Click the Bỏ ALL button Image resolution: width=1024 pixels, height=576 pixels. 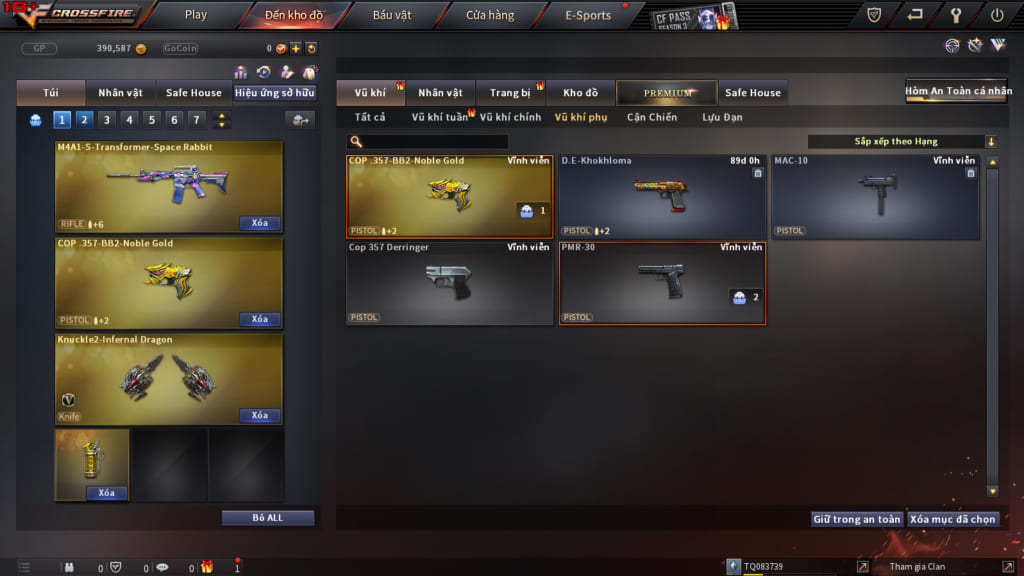tap(268, 518)
